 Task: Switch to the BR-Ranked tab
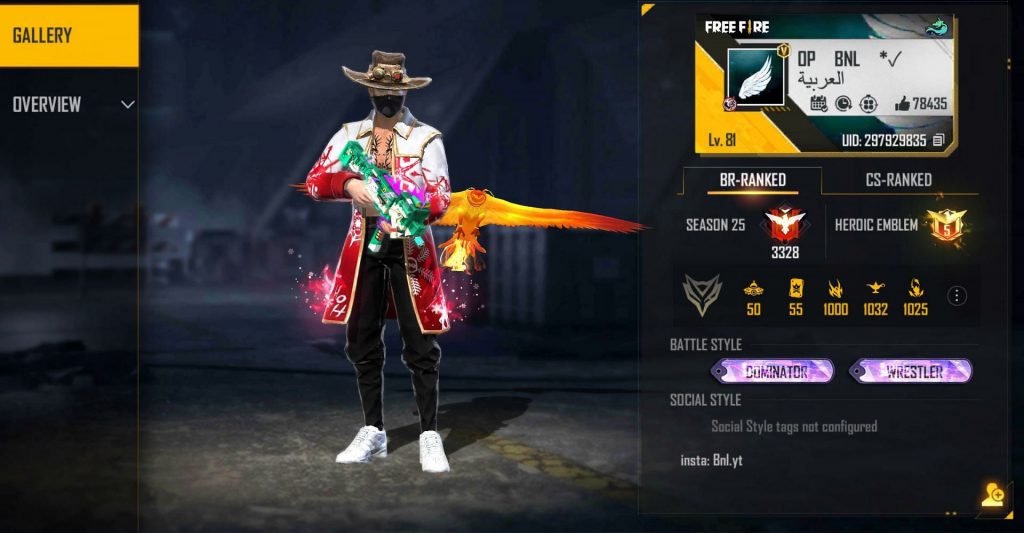coord(753,180)
